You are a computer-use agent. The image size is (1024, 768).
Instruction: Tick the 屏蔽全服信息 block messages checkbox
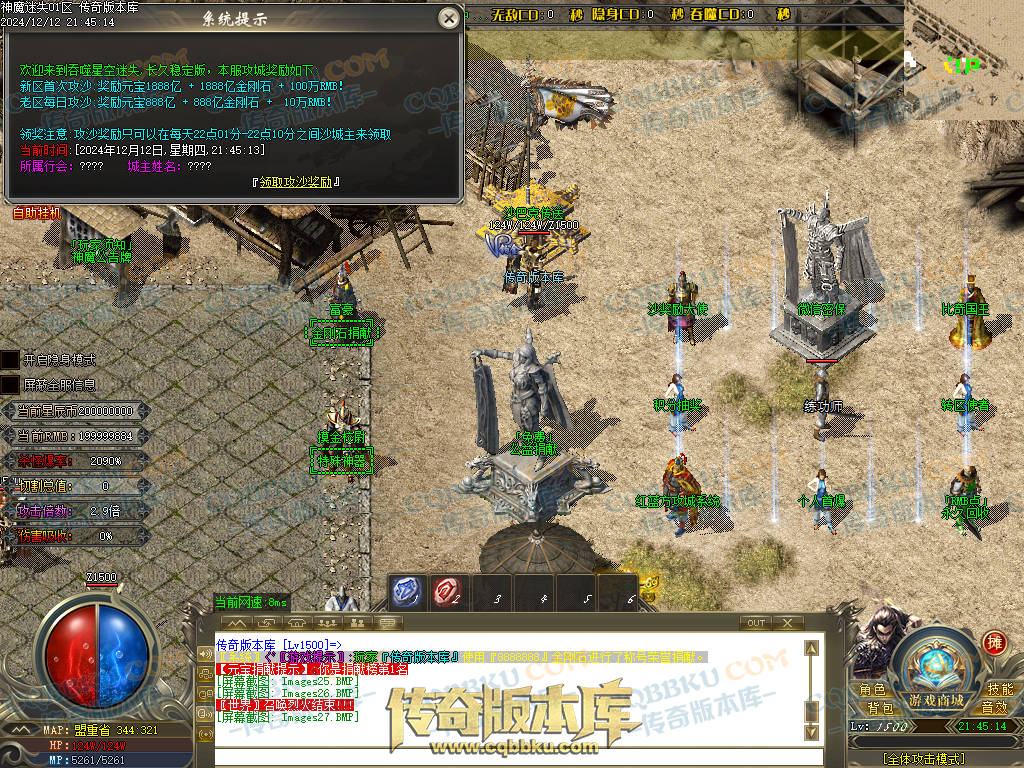[x=10, y=384]
